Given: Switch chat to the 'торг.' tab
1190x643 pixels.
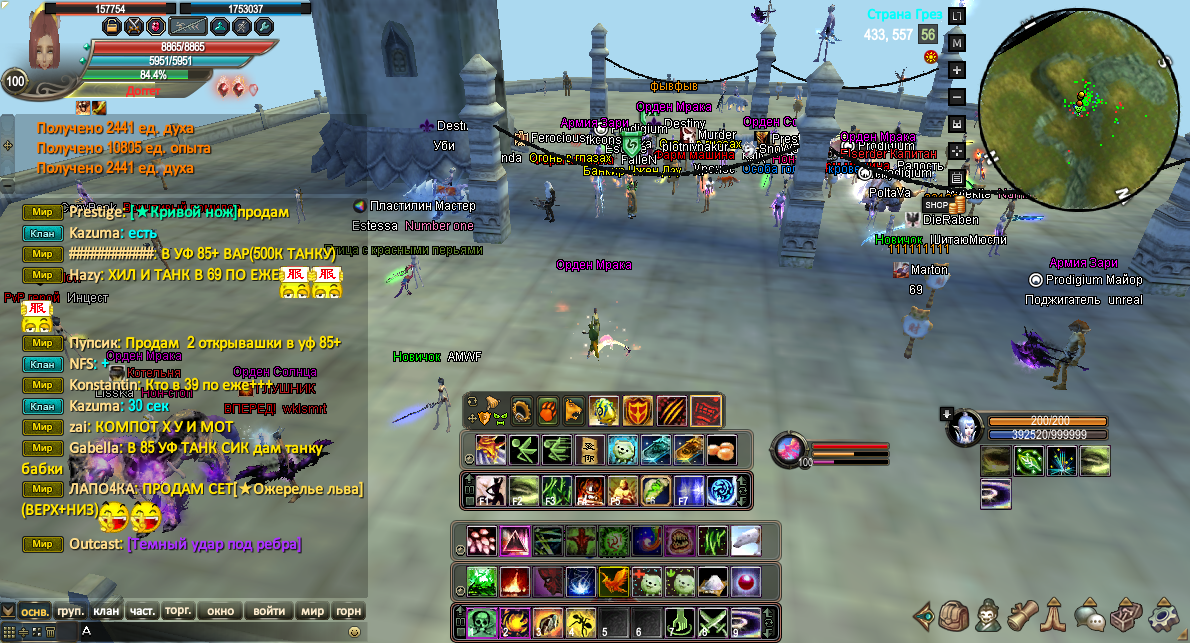Looking at the screenshot, I should (179, 611).
